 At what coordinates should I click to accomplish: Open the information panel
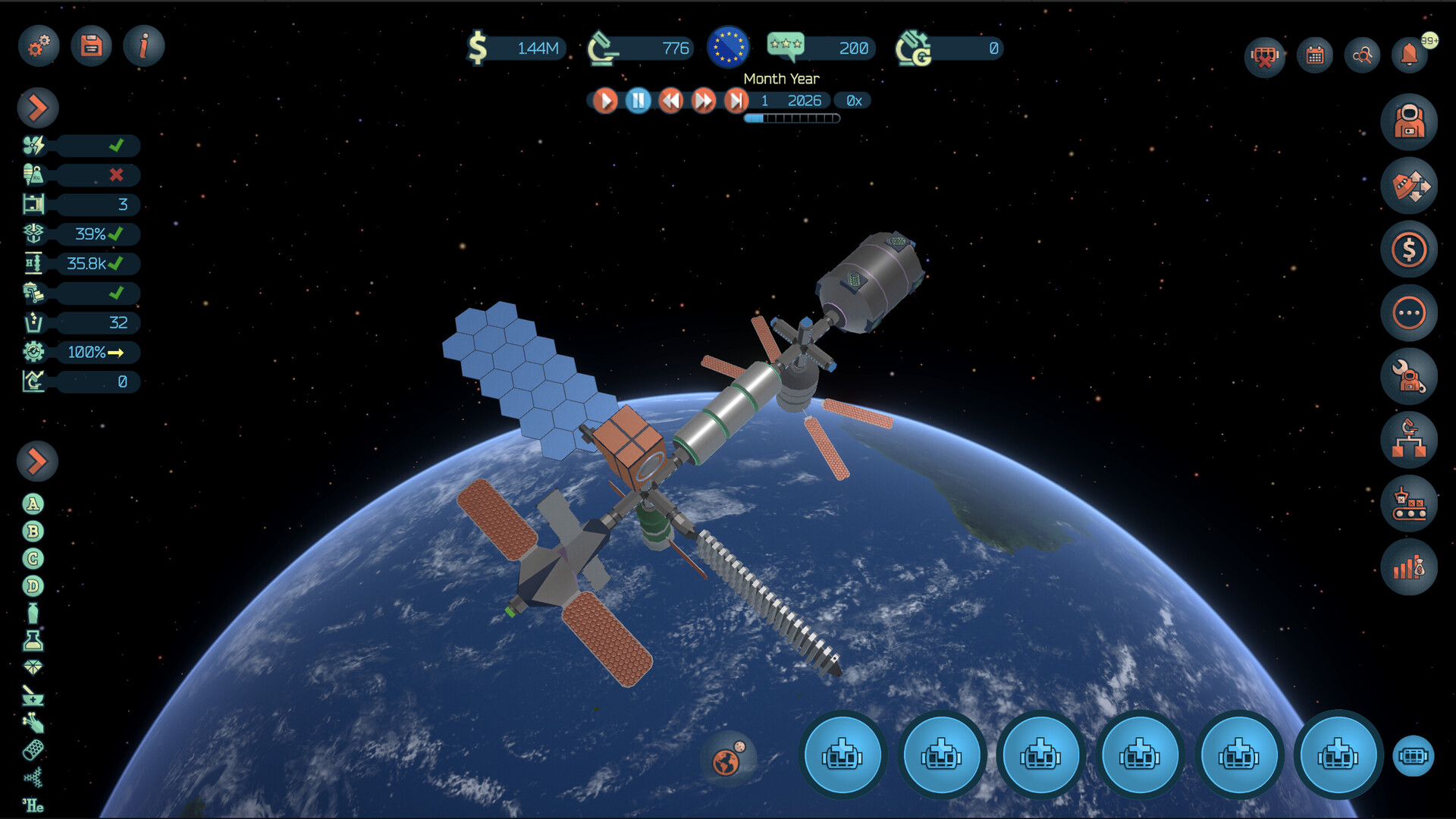[143, 45]
